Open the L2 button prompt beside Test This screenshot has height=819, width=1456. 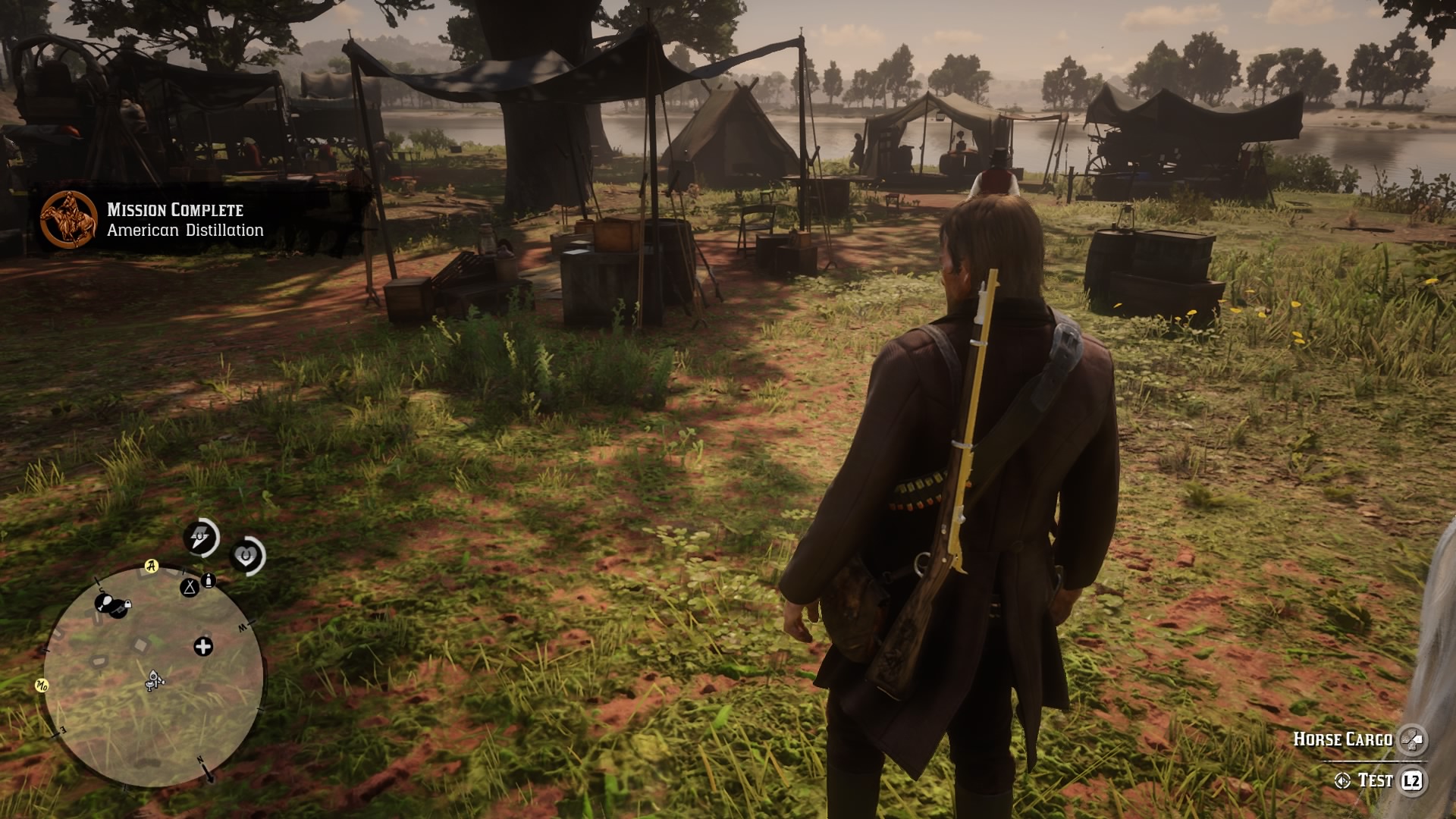[x=1412, y=780]
